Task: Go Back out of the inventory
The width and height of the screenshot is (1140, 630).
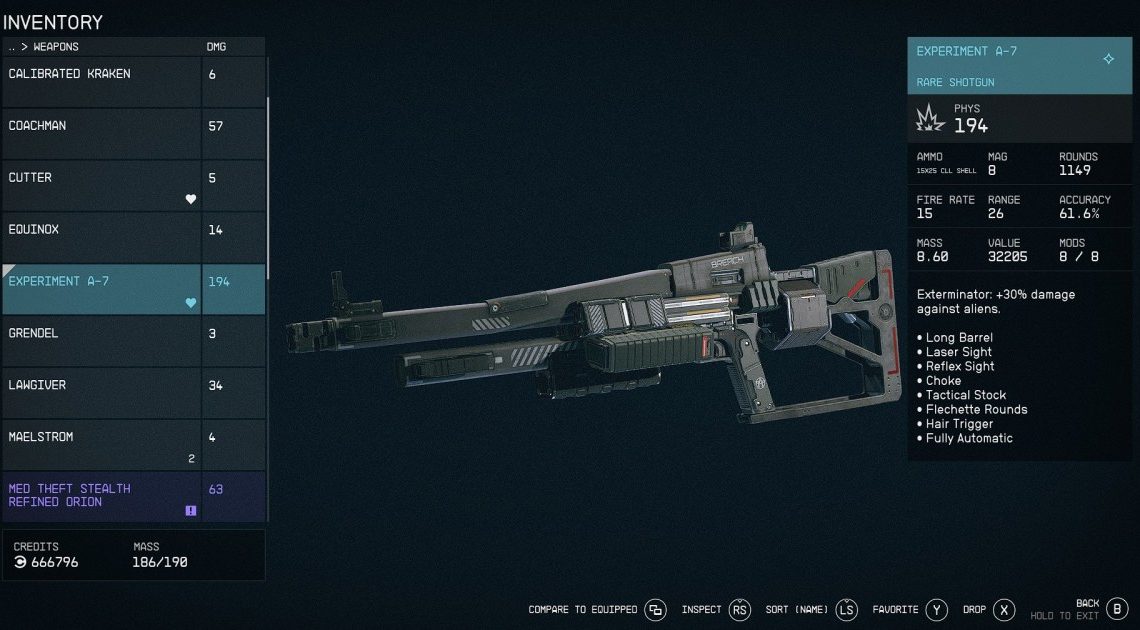Action: tap(1117, 609)
